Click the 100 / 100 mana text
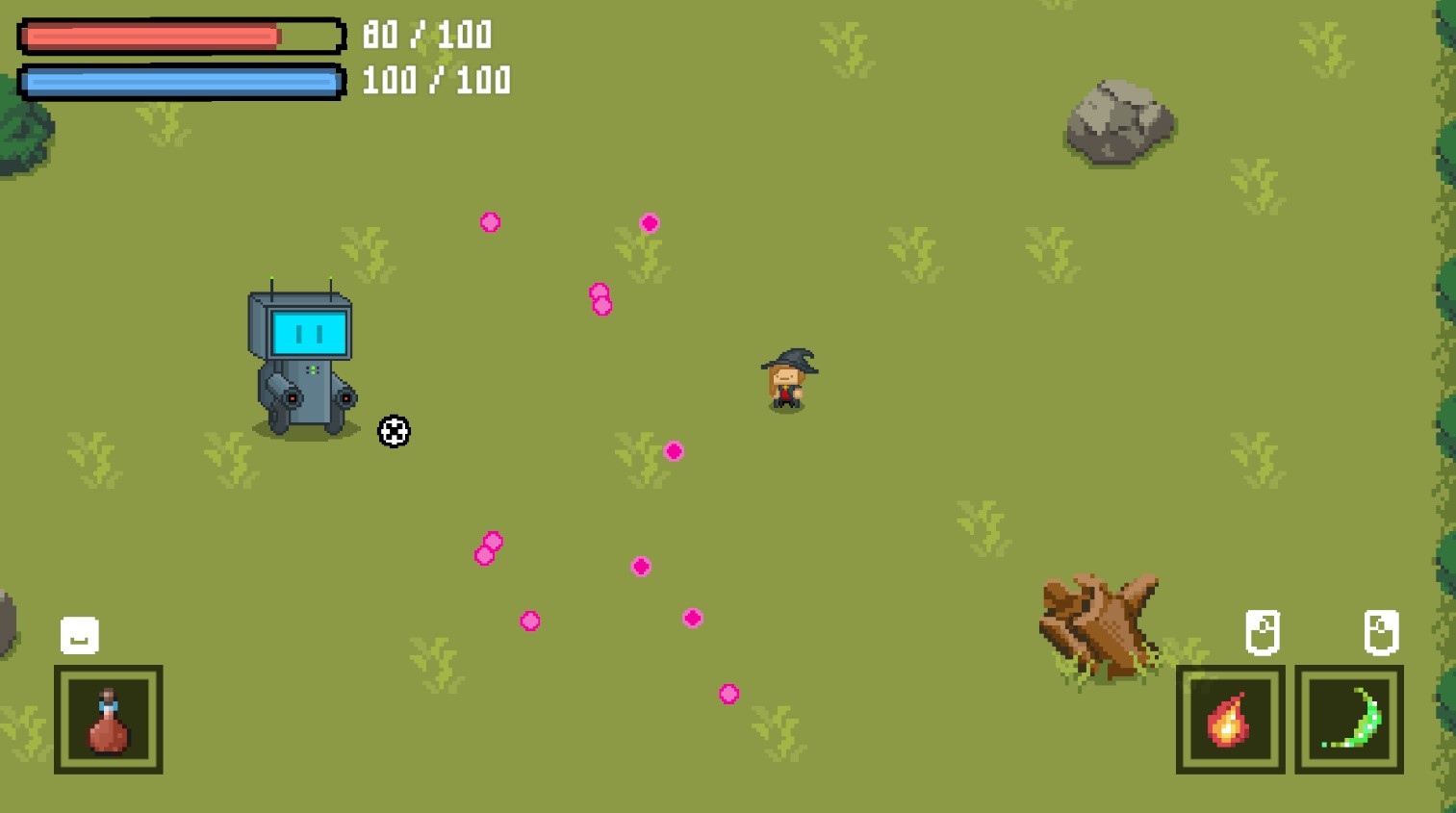The height and width of the screenshot is (813, 1456). (435, 80)
